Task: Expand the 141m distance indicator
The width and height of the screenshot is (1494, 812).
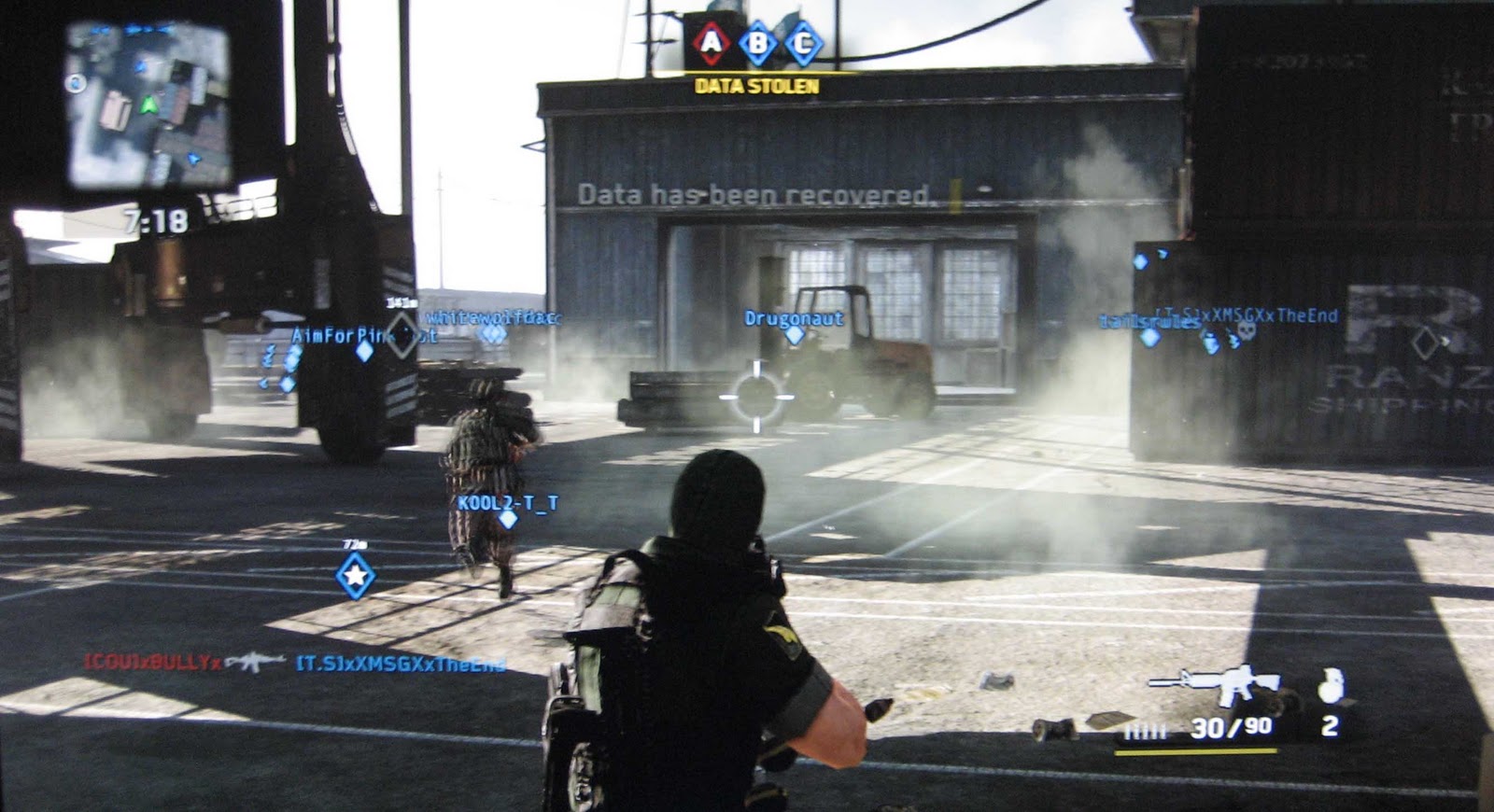Action: [402, 301]
